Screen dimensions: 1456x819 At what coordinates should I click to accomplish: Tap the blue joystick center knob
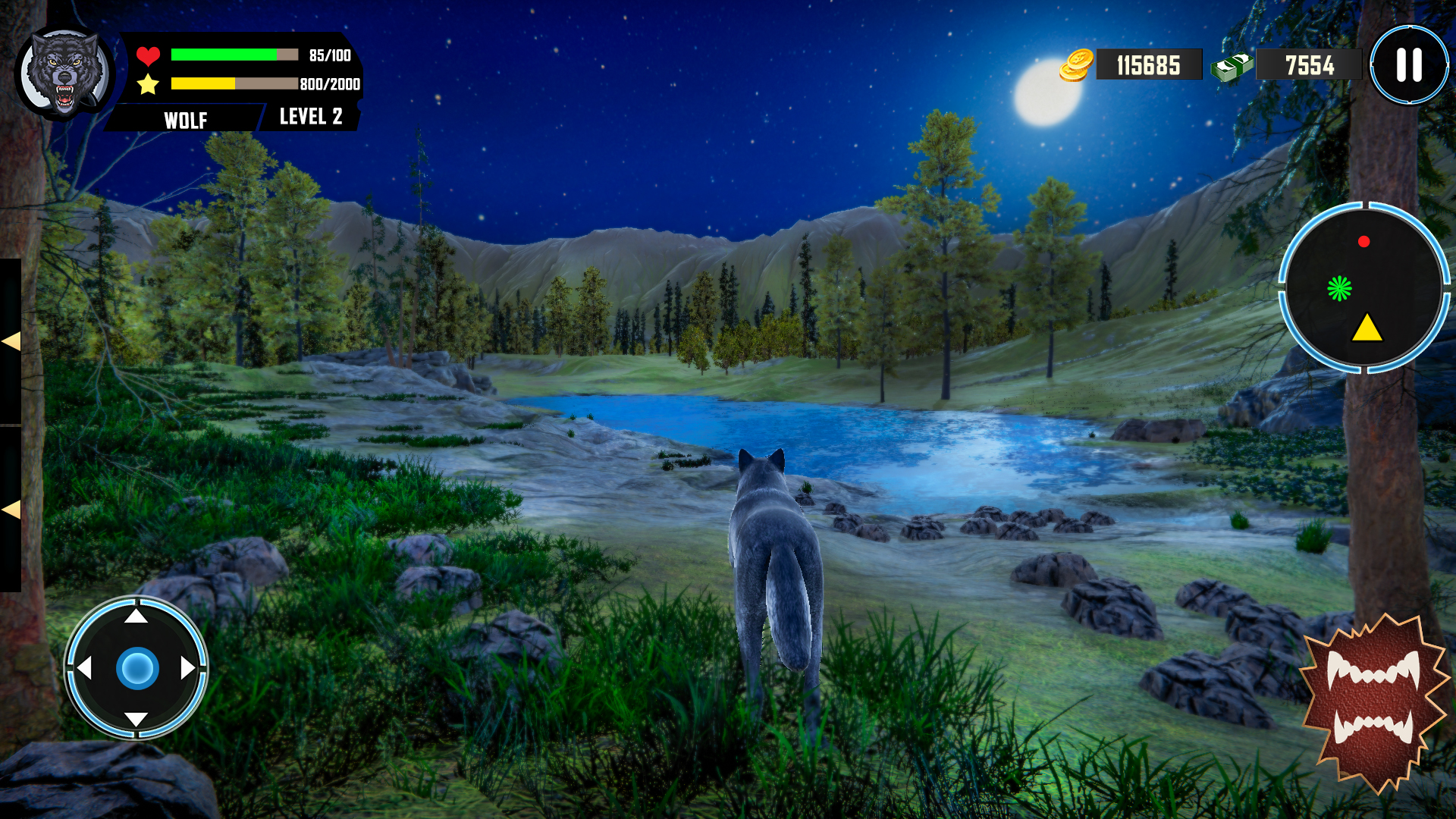[x=137, y=668]
